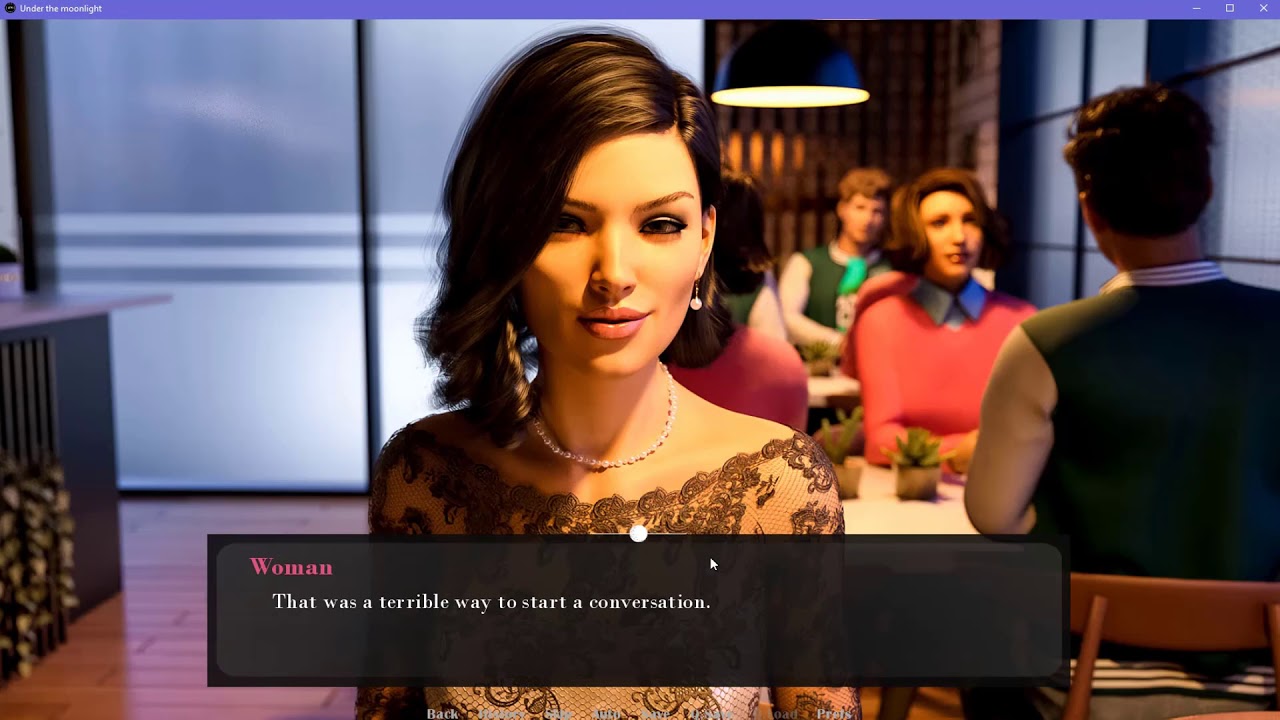The height and width of the screenshot is (720, 1280).
Task: Minimize the Under the moonlight window
Action: tap(1197, 8)
